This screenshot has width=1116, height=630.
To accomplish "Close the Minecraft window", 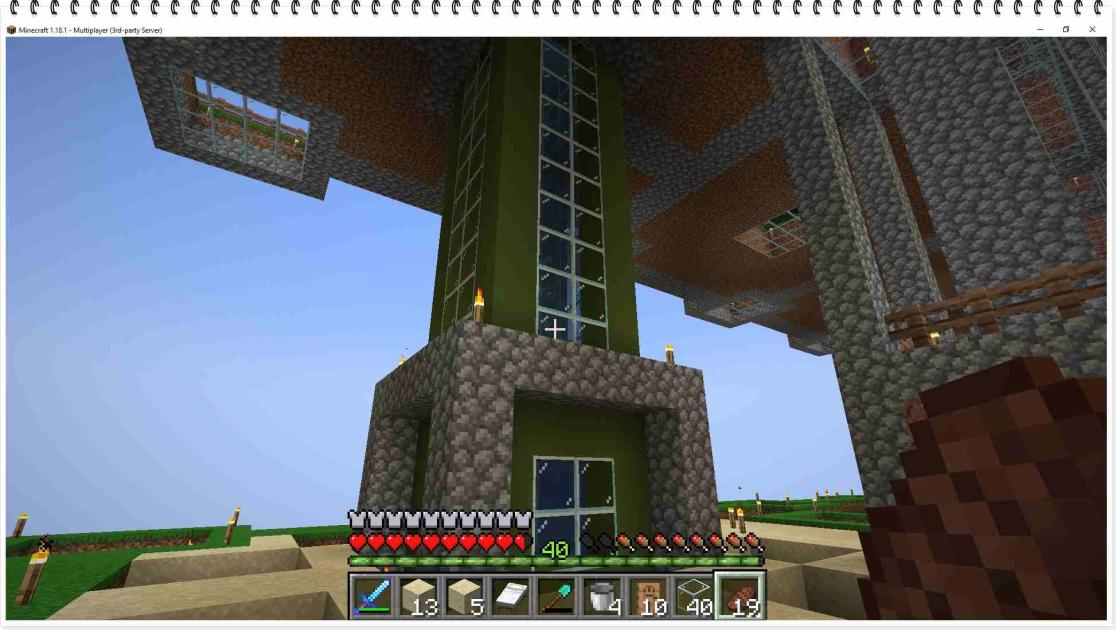I will (1092, 29).
